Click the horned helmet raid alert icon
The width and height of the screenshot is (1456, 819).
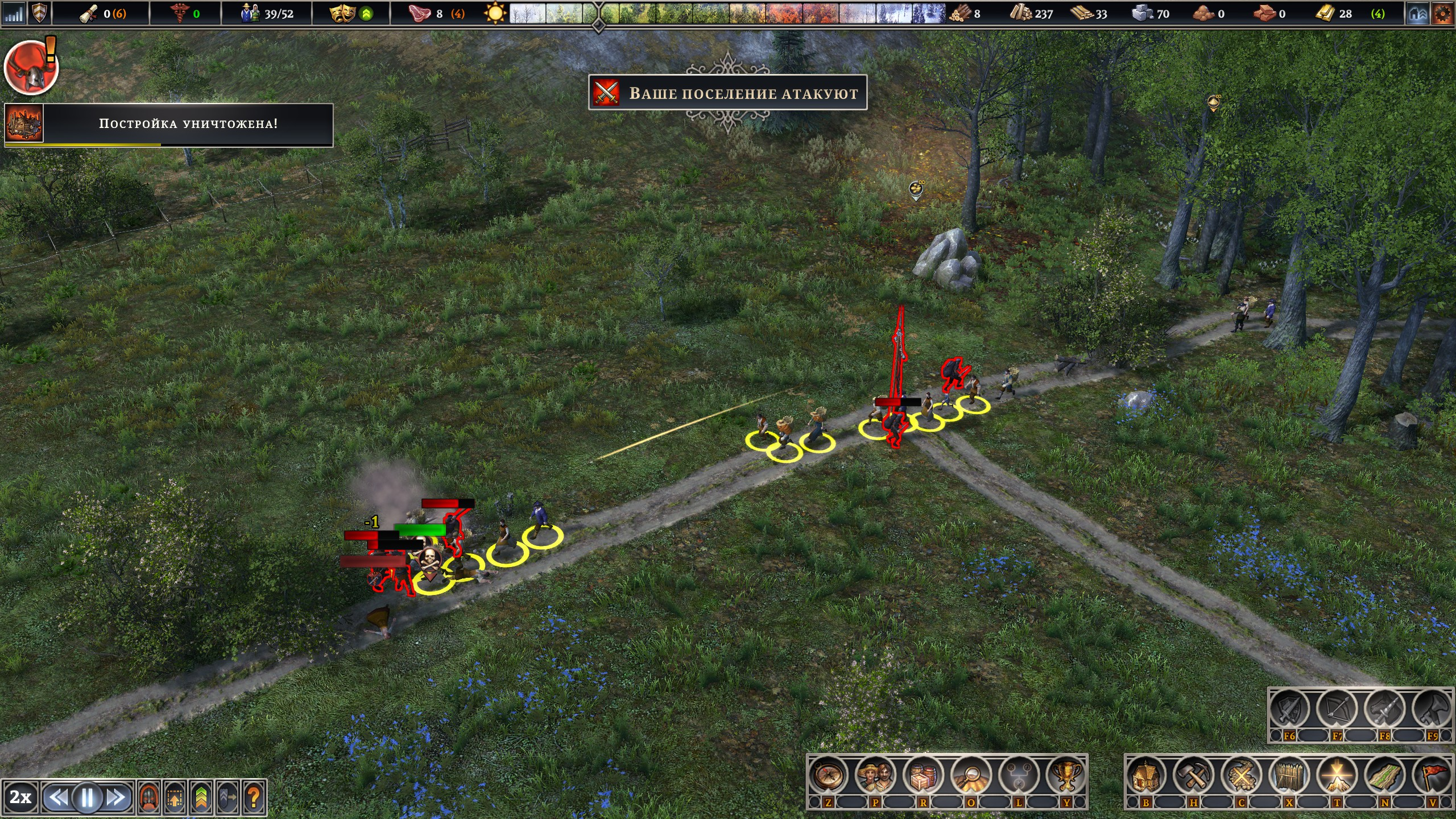31,68
